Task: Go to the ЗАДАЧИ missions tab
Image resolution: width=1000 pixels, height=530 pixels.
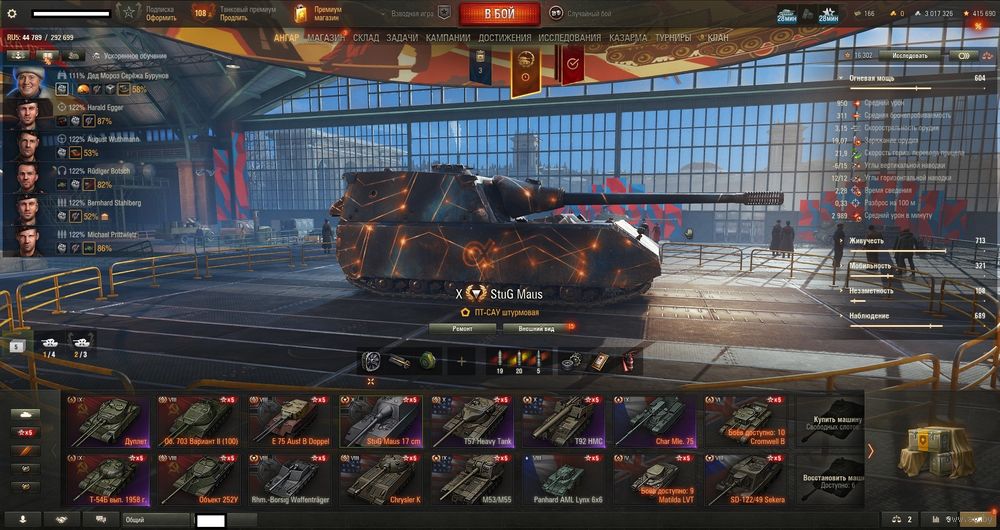Action: (402, 38)
